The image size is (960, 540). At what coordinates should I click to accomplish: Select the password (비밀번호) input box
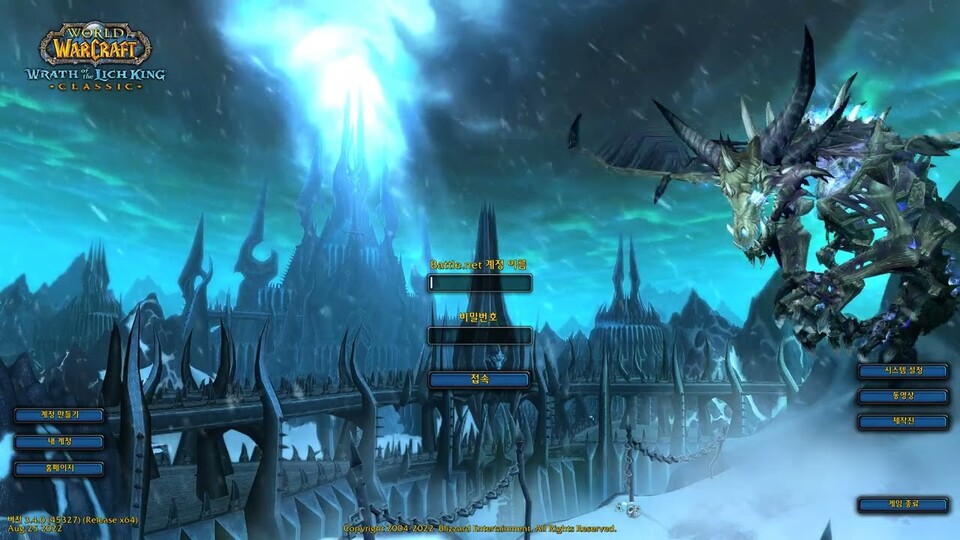(x=479, y=335)
